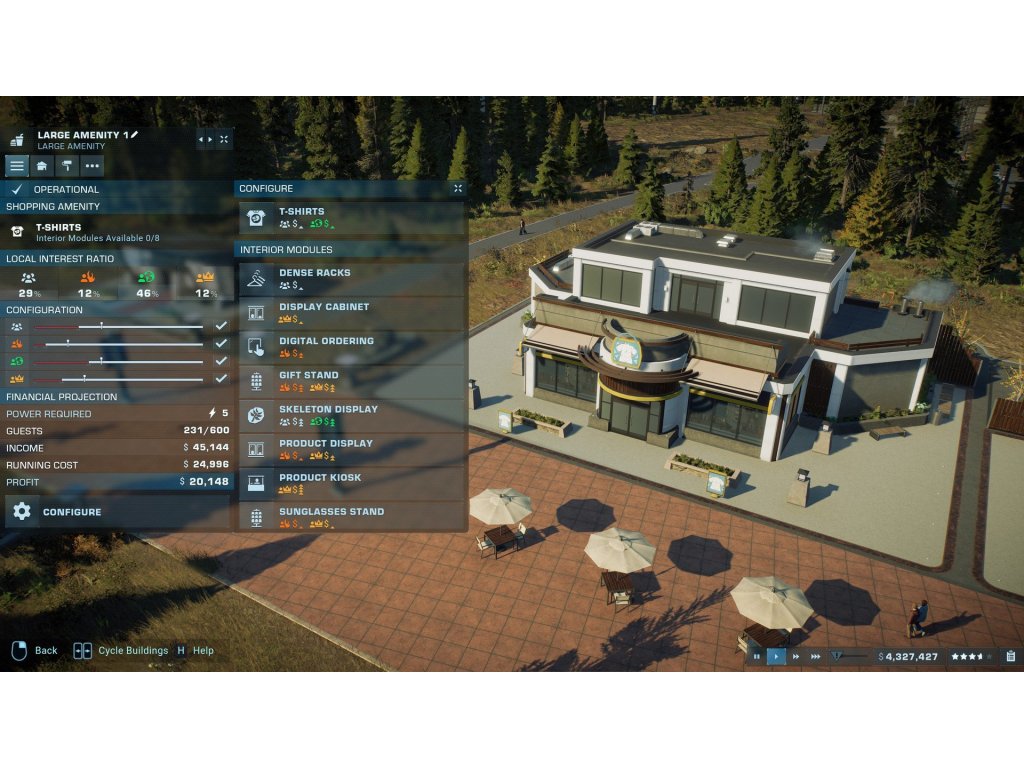Viewport: 1024px width, 768px height.
Task: Rename building using the pencil icon
Action: (135, 134)
